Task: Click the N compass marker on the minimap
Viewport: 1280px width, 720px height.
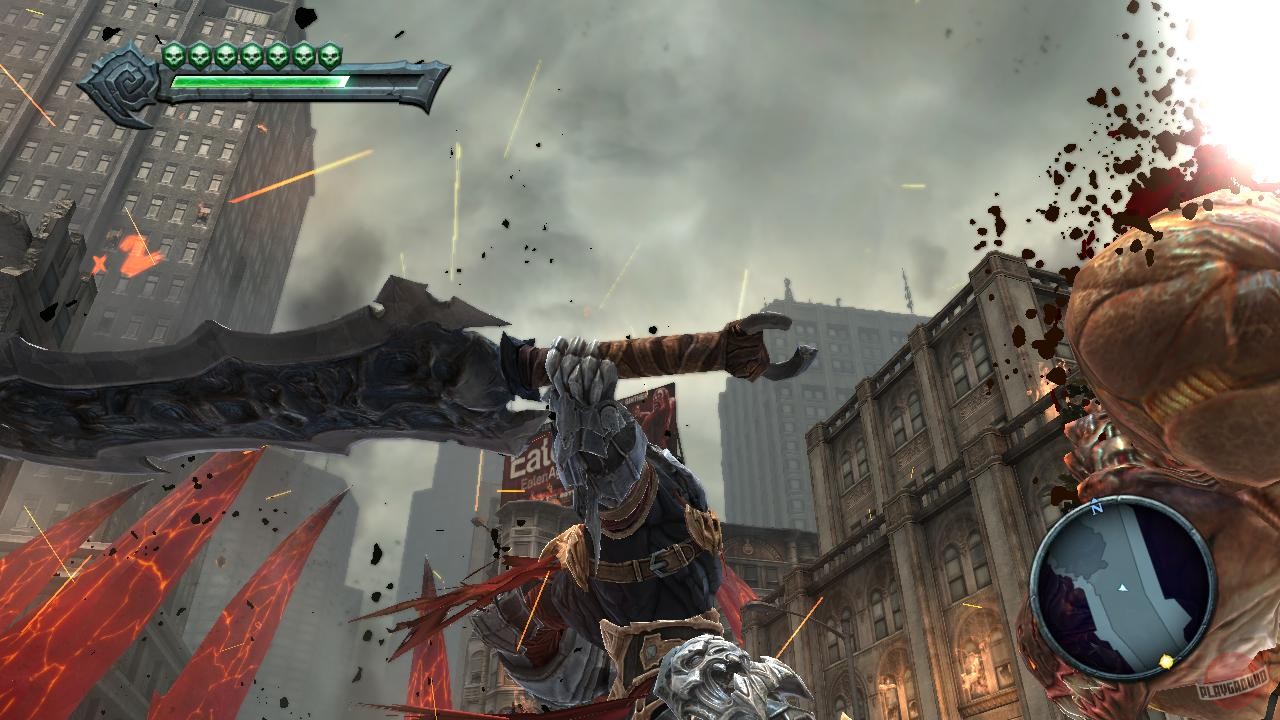Action: 1096,505
